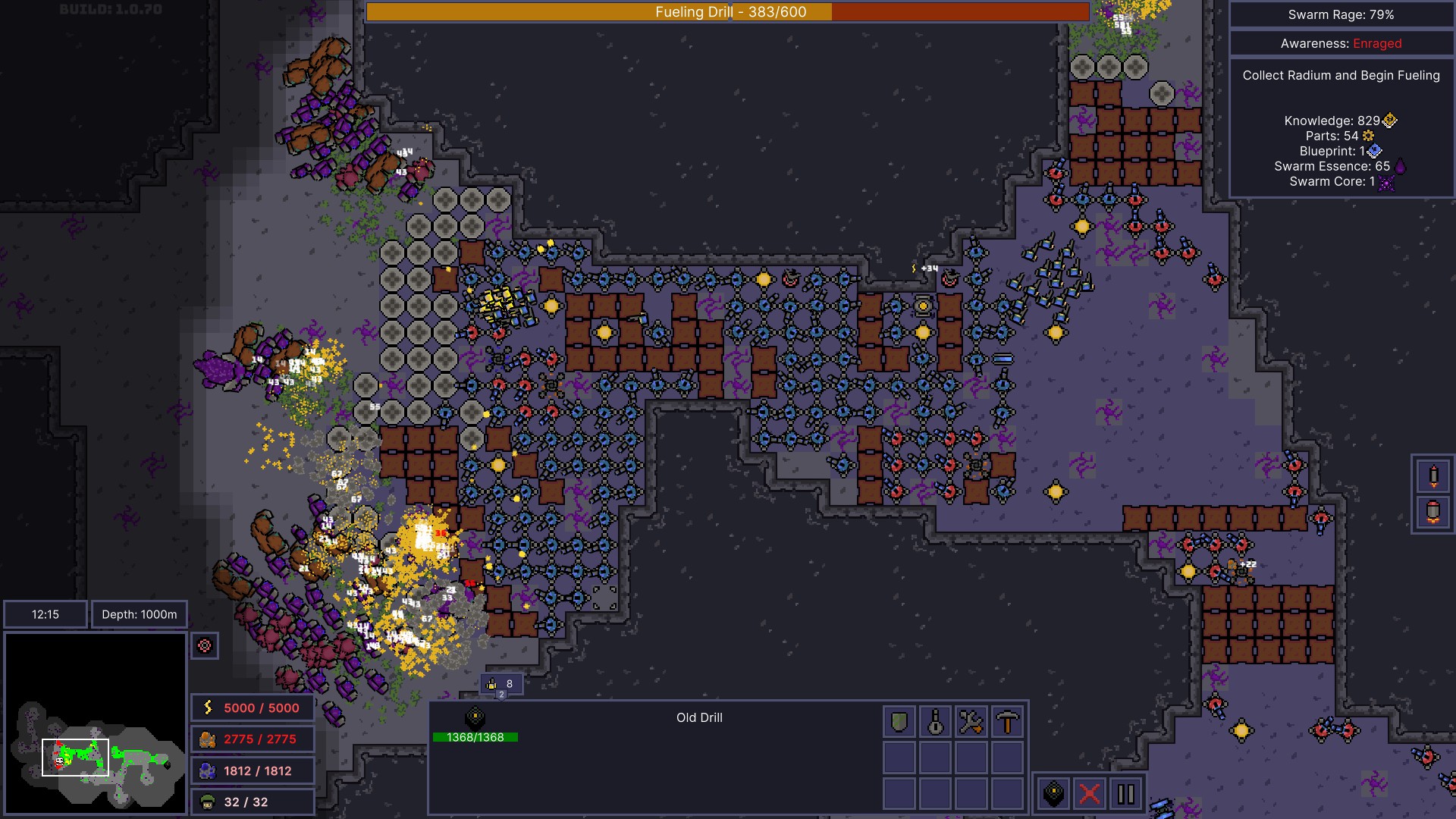
Task: Toggle the red target icon beside minimap
Action: click(205, 646)
